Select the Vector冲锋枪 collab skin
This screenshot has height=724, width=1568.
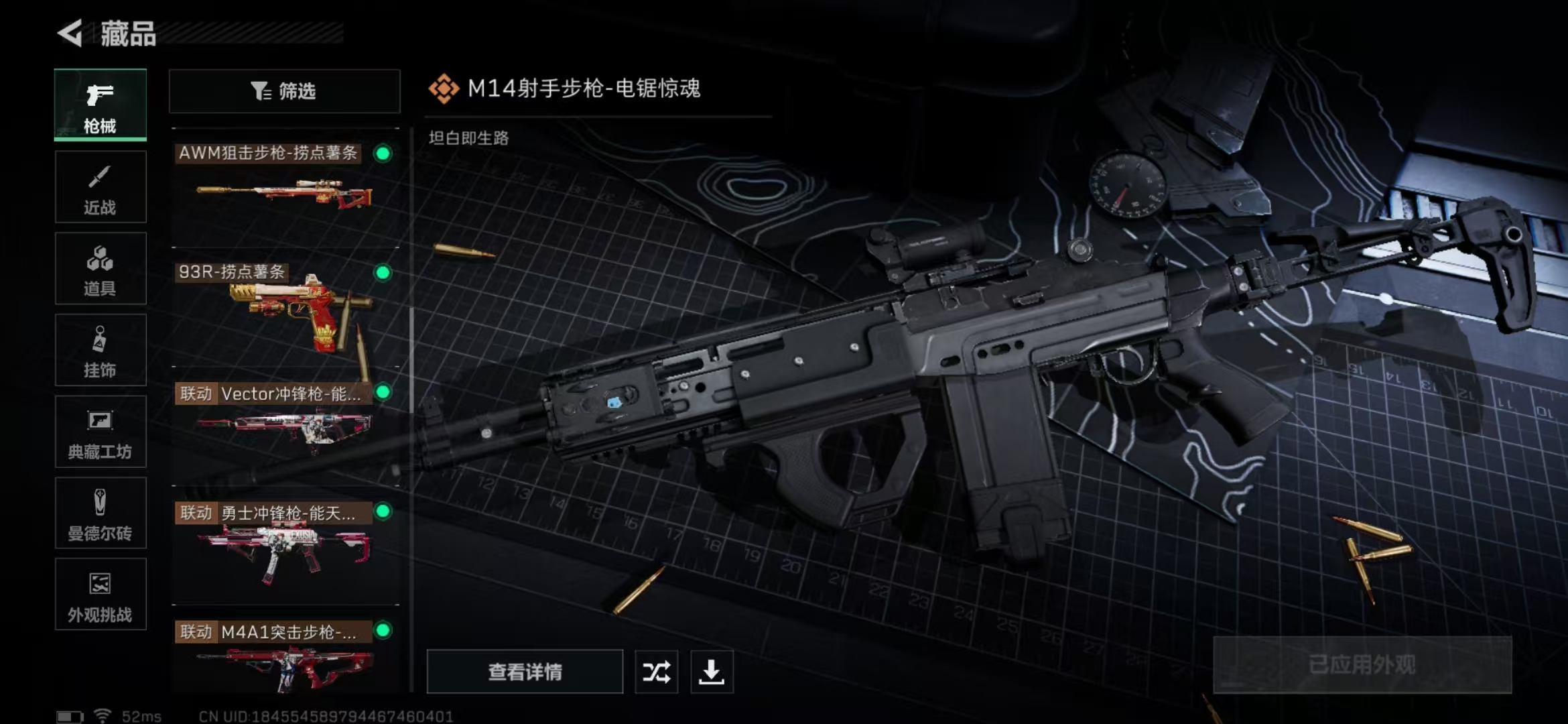tap(285, 426)
